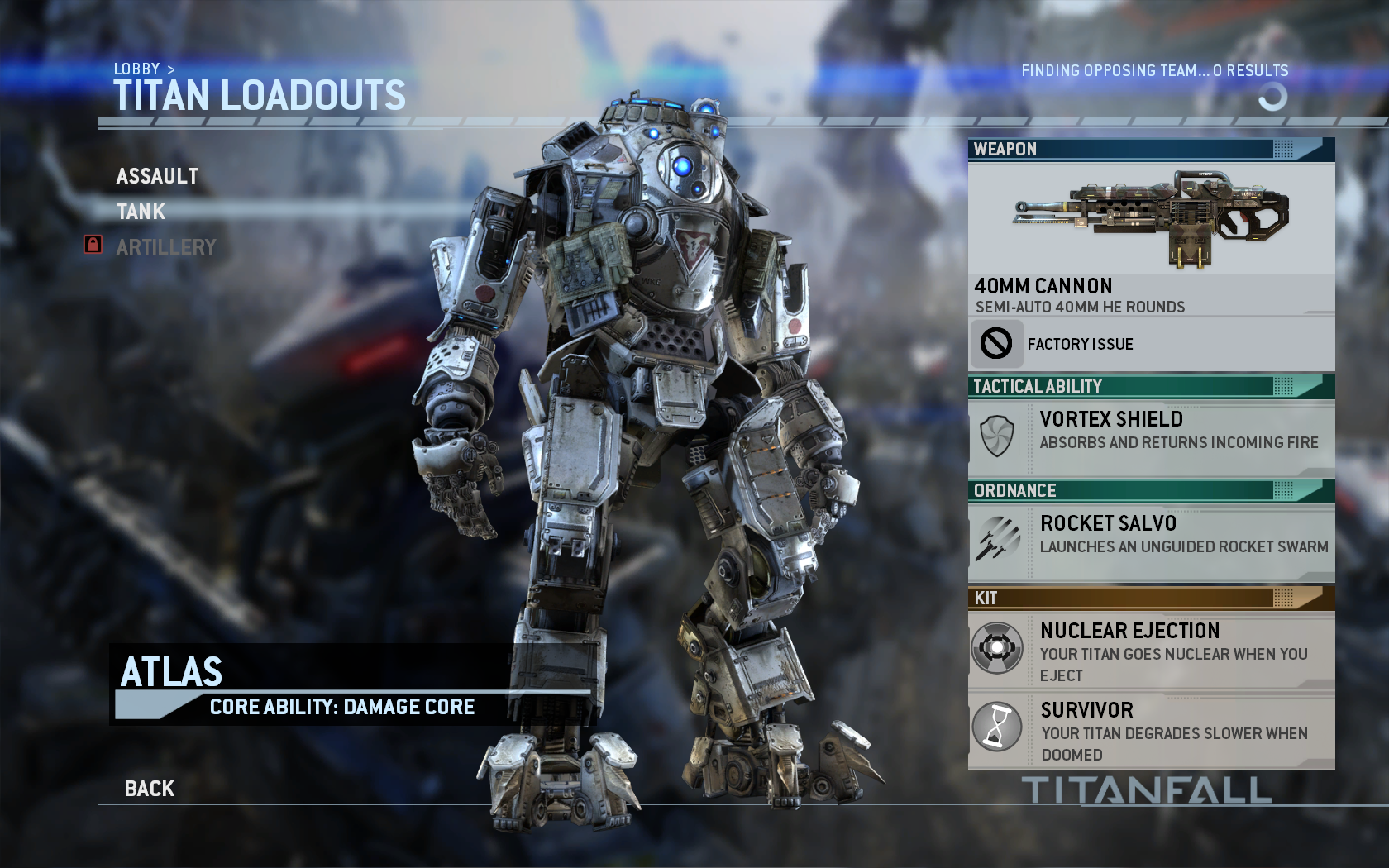This screenshot has height=868, width=1389.
Task: Click the Atlas titan name plate
Action: (x=171, y=672)
